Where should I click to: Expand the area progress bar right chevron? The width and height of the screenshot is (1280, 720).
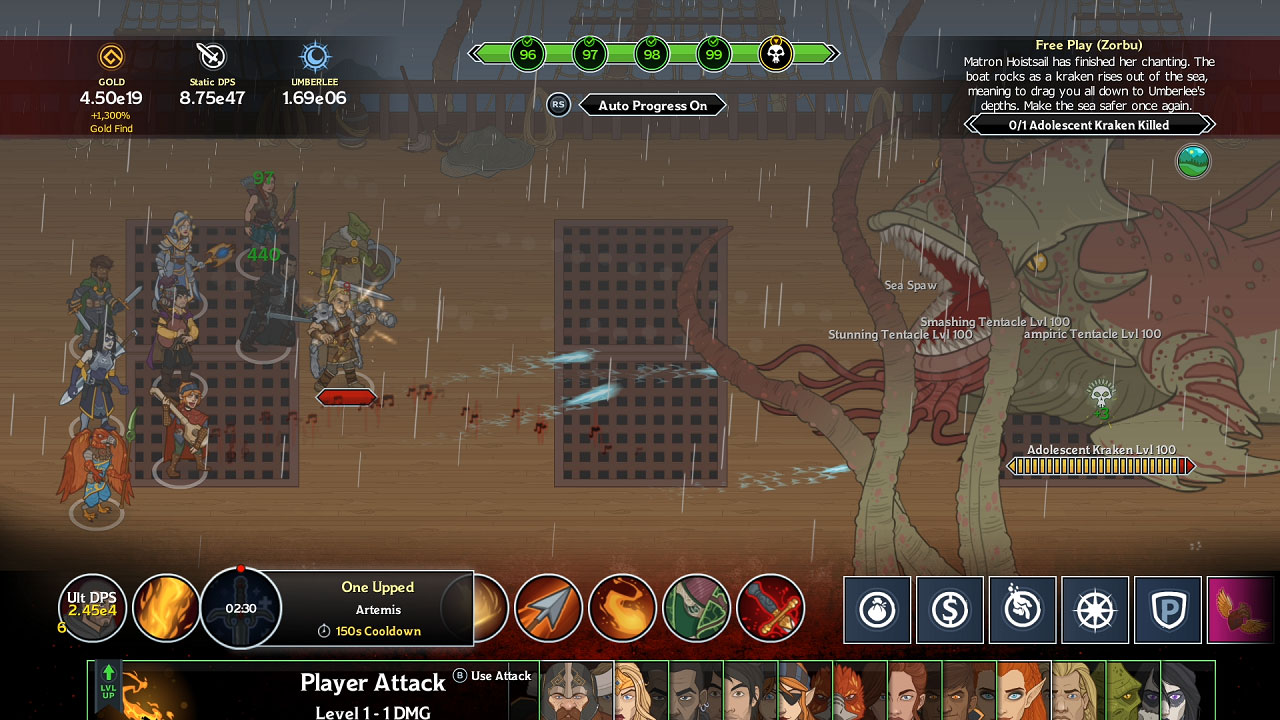click(x=835, y=54)
